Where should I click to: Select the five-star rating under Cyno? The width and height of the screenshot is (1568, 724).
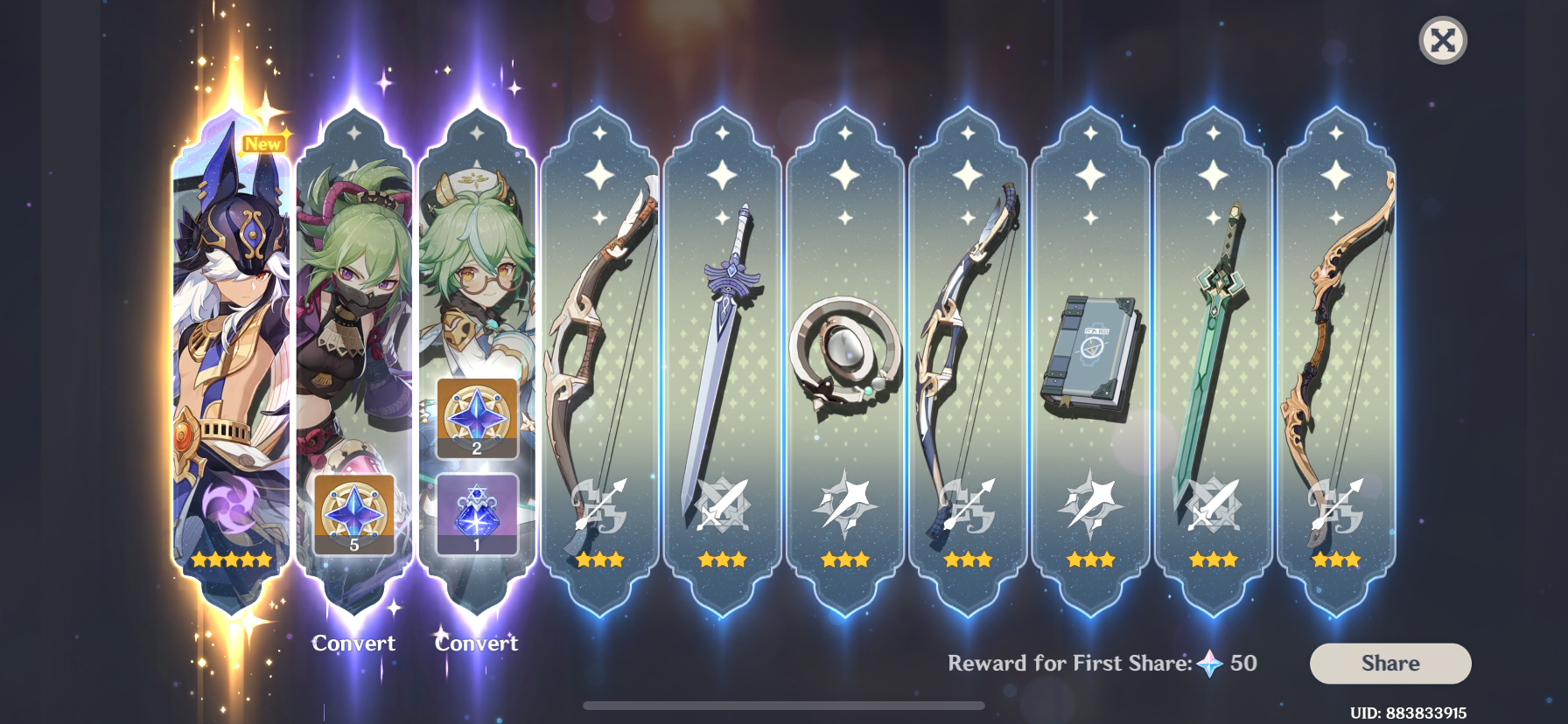(x=231, y=560)
